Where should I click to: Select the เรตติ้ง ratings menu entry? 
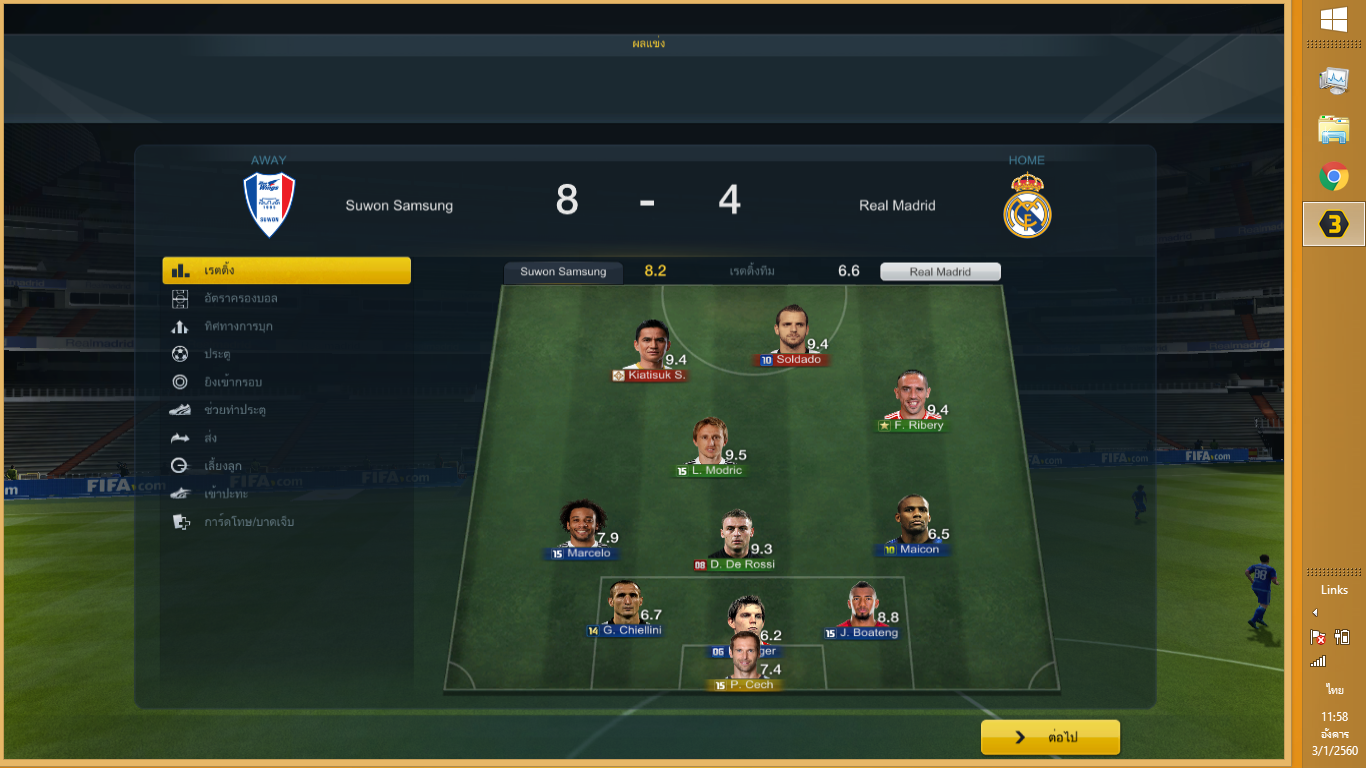click(x=286, y=271)
